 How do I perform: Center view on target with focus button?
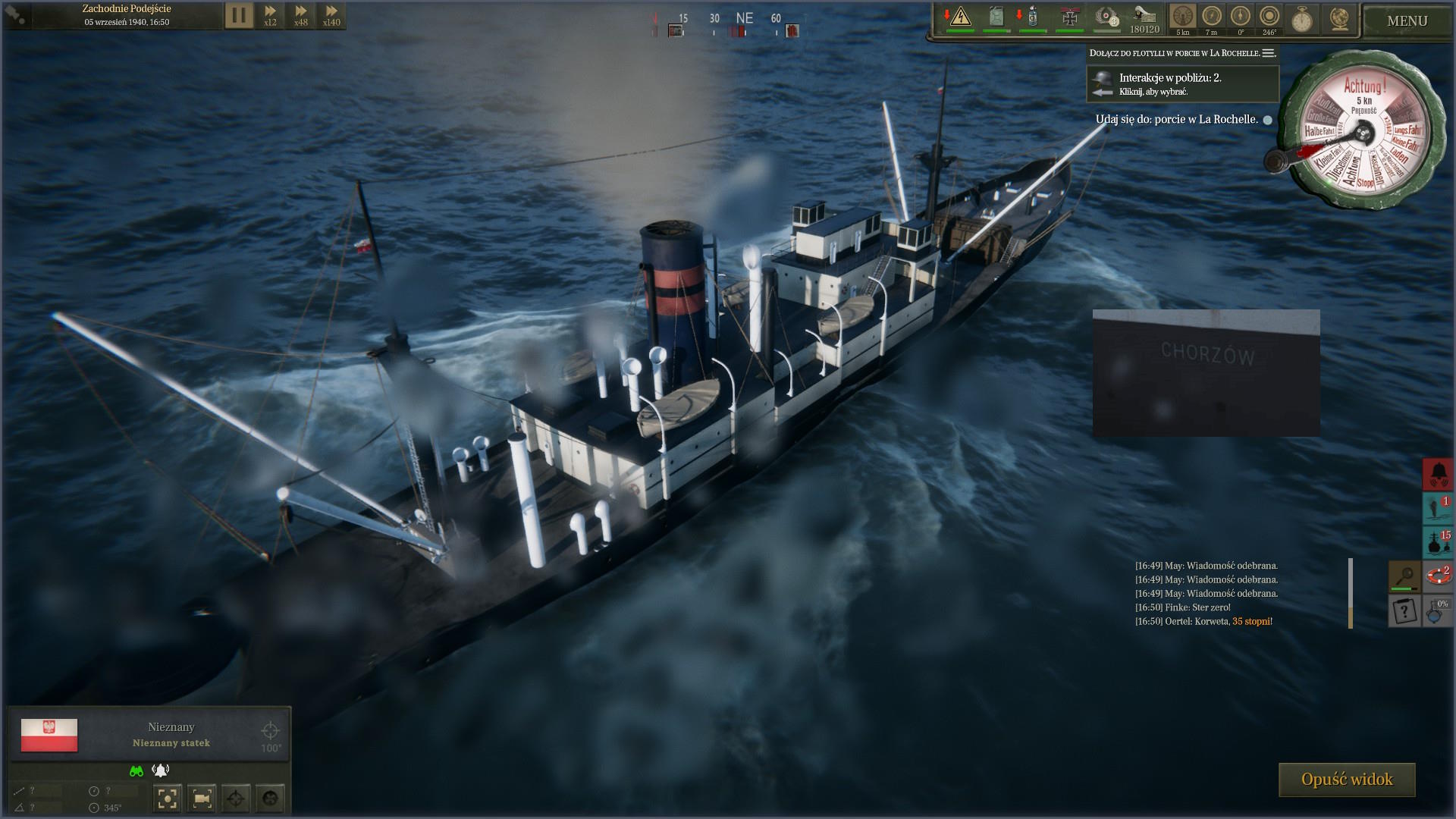pyautogui.click(x=168, y=798)
